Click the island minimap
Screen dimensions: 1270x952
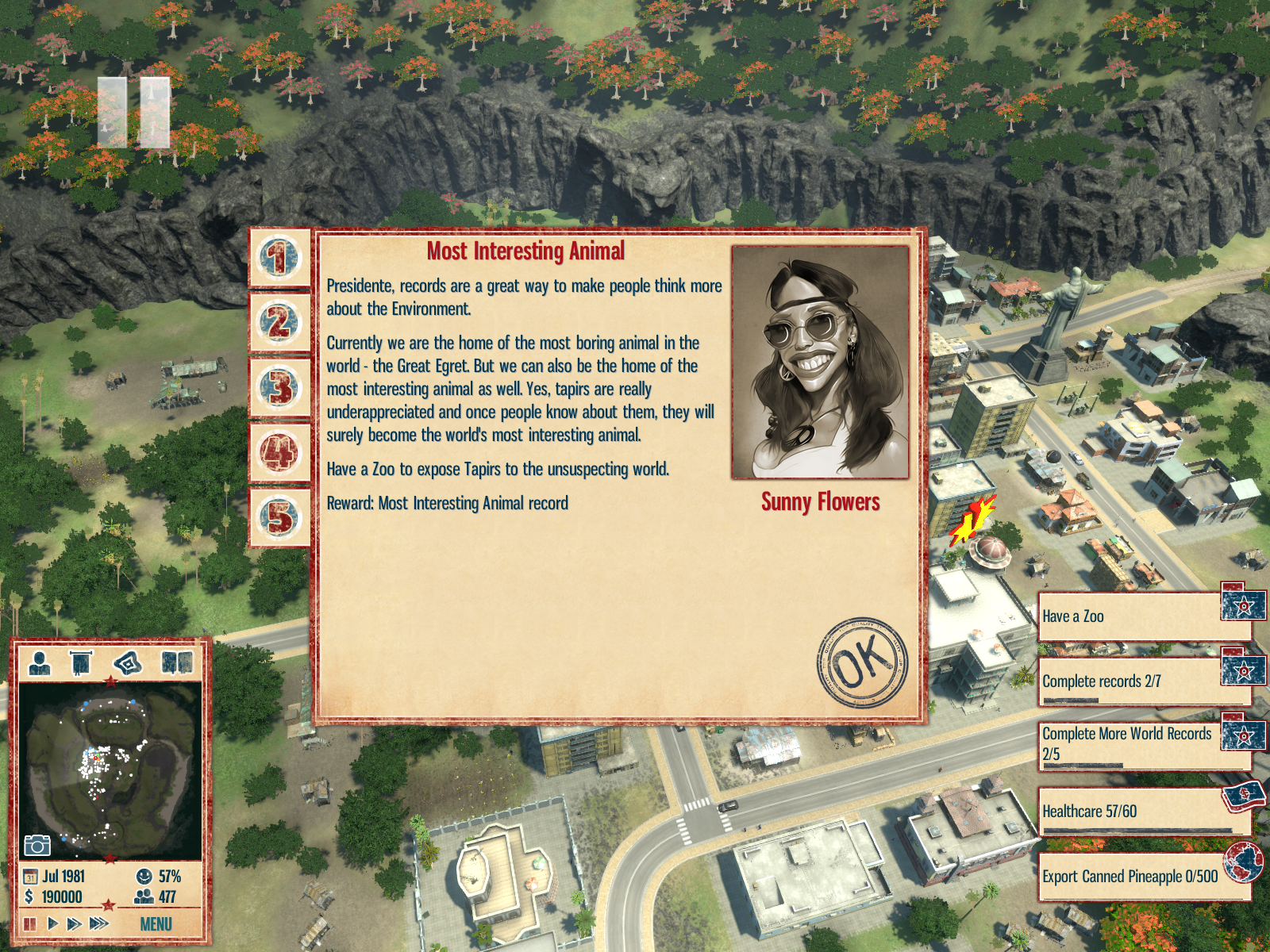coord(110,770)
